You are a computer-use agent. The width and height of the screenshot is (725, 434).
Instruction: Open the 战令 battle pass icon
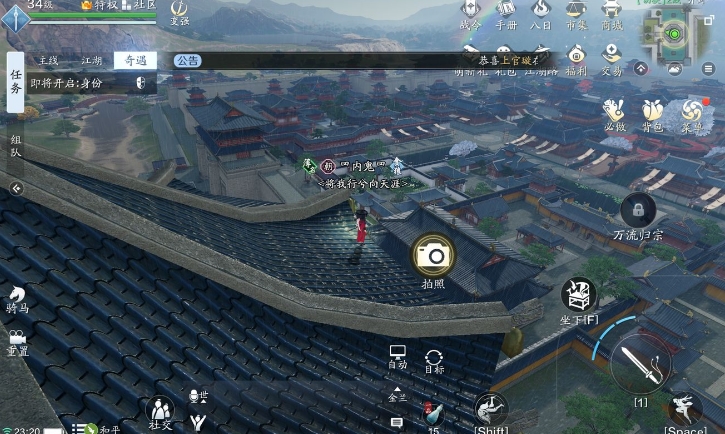pyautogui.click(x=470, y=15)
